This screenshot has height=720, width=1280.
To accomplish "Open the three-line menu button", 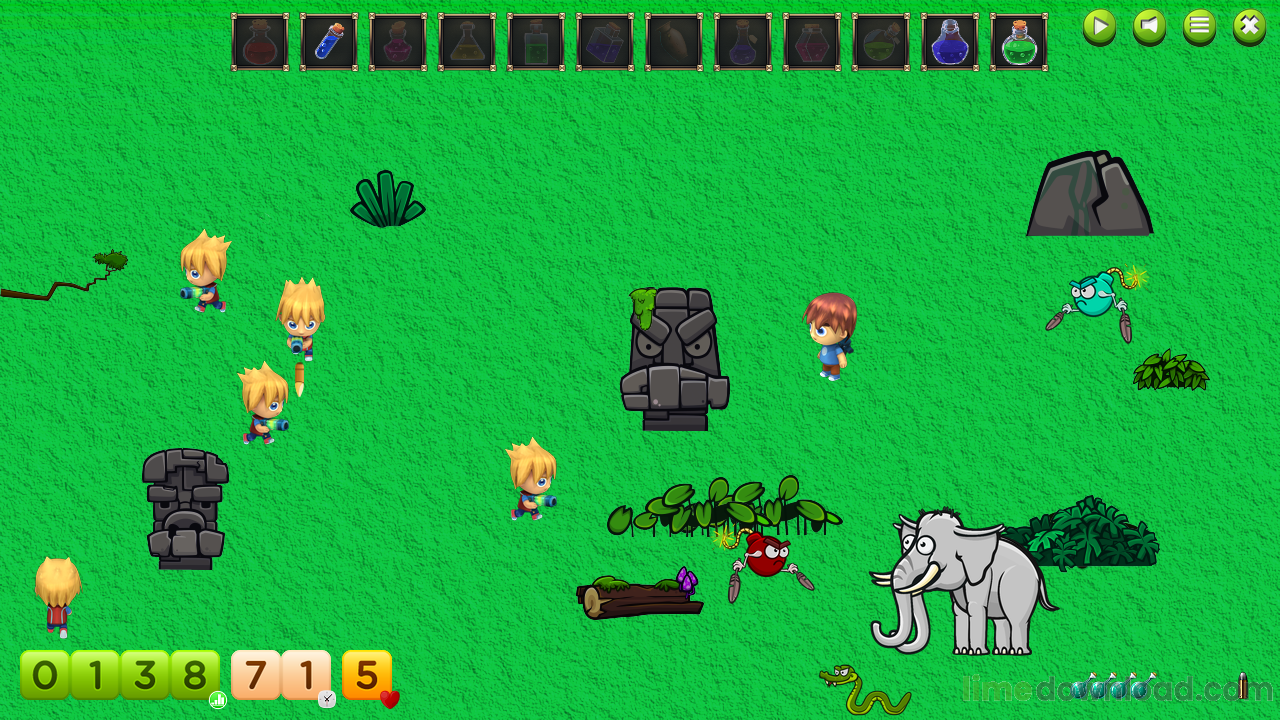I will click(1199, 26).
